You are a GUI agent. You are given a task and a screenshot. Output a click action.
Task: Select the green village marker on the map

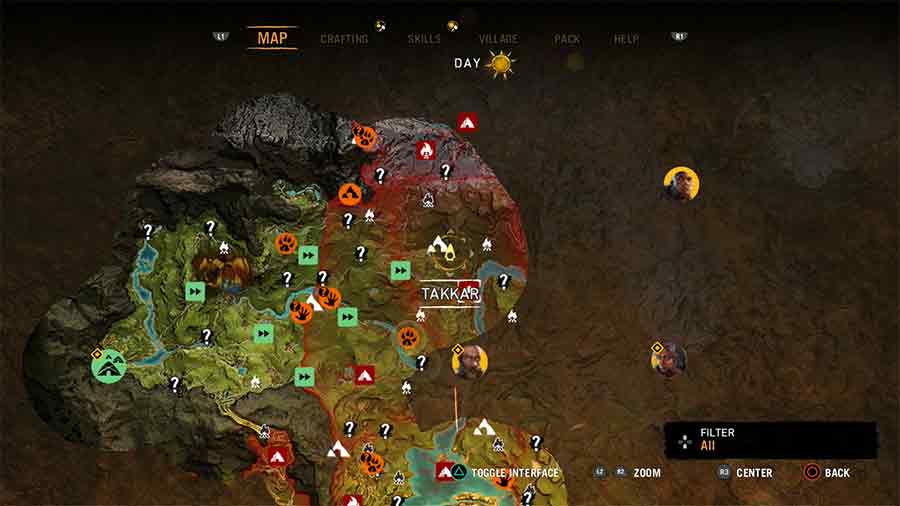click(x=108, y=366)
